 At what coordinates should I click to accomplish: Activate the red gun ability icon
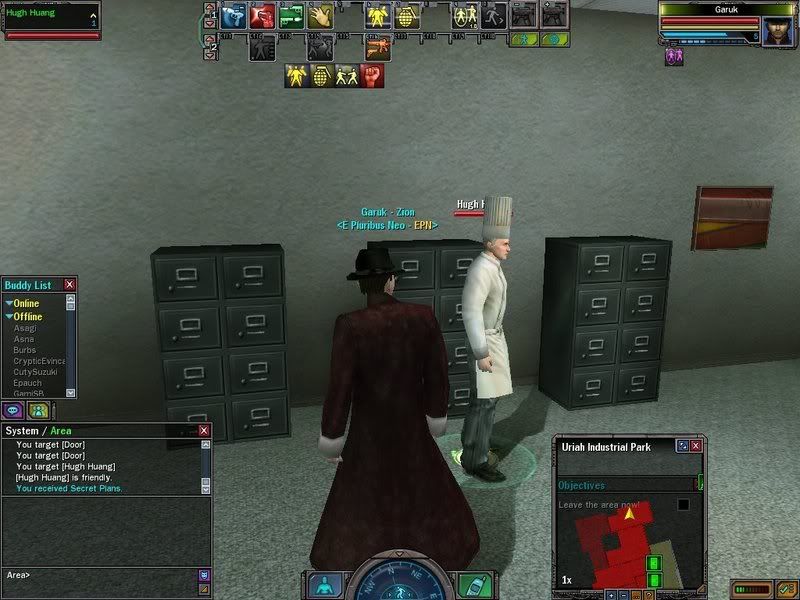[263, 16]
